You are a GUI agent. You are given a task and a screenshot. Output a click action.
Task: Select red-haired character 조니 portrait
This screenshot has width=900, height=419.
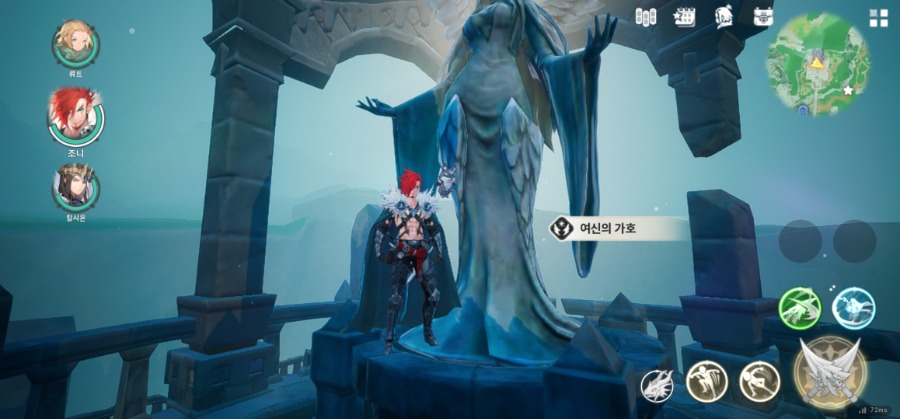point(75,115)
